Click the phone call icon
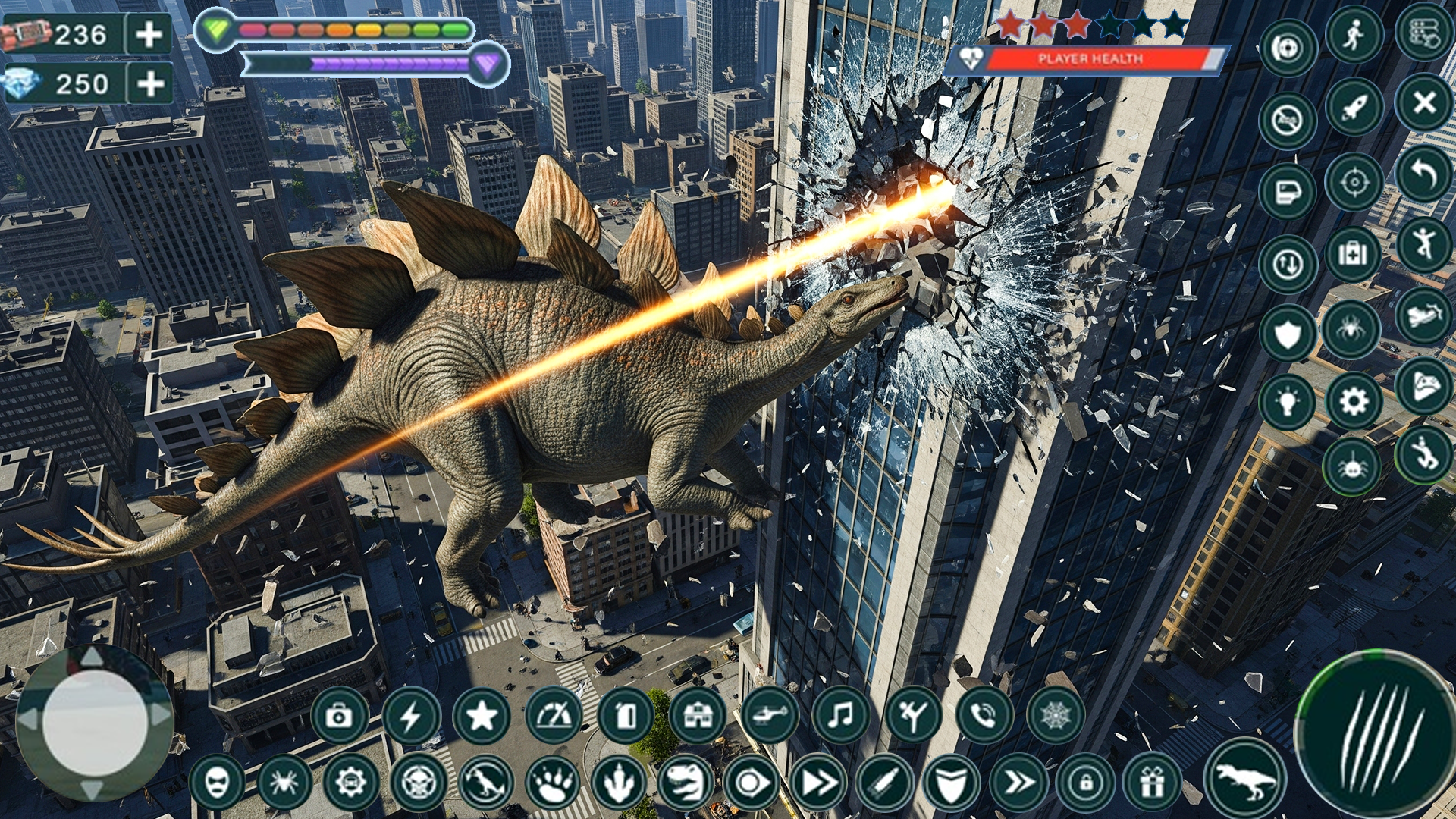This screenshot has width=1456, height=819. point(983,714)
